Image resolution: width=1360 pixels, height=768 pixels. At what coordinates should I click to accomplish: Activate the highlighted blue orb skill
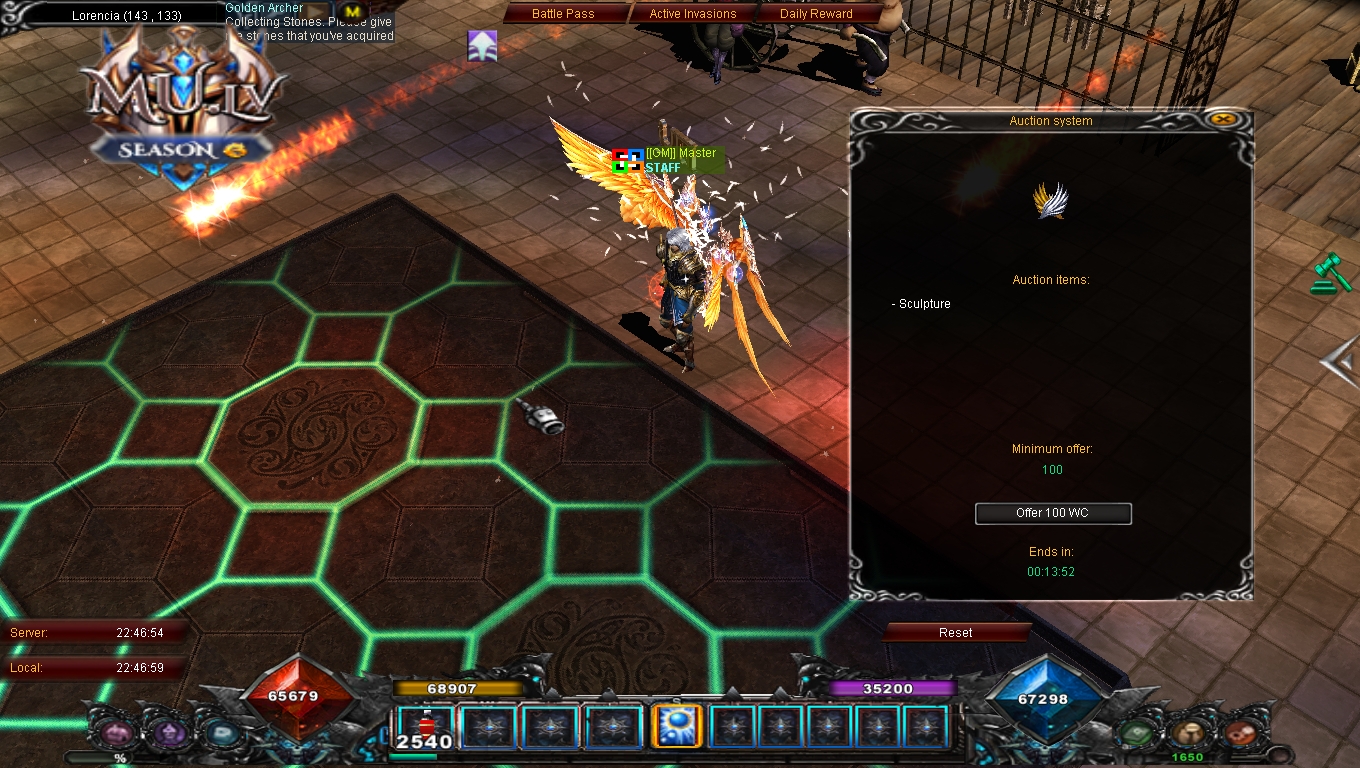point(675,727)
